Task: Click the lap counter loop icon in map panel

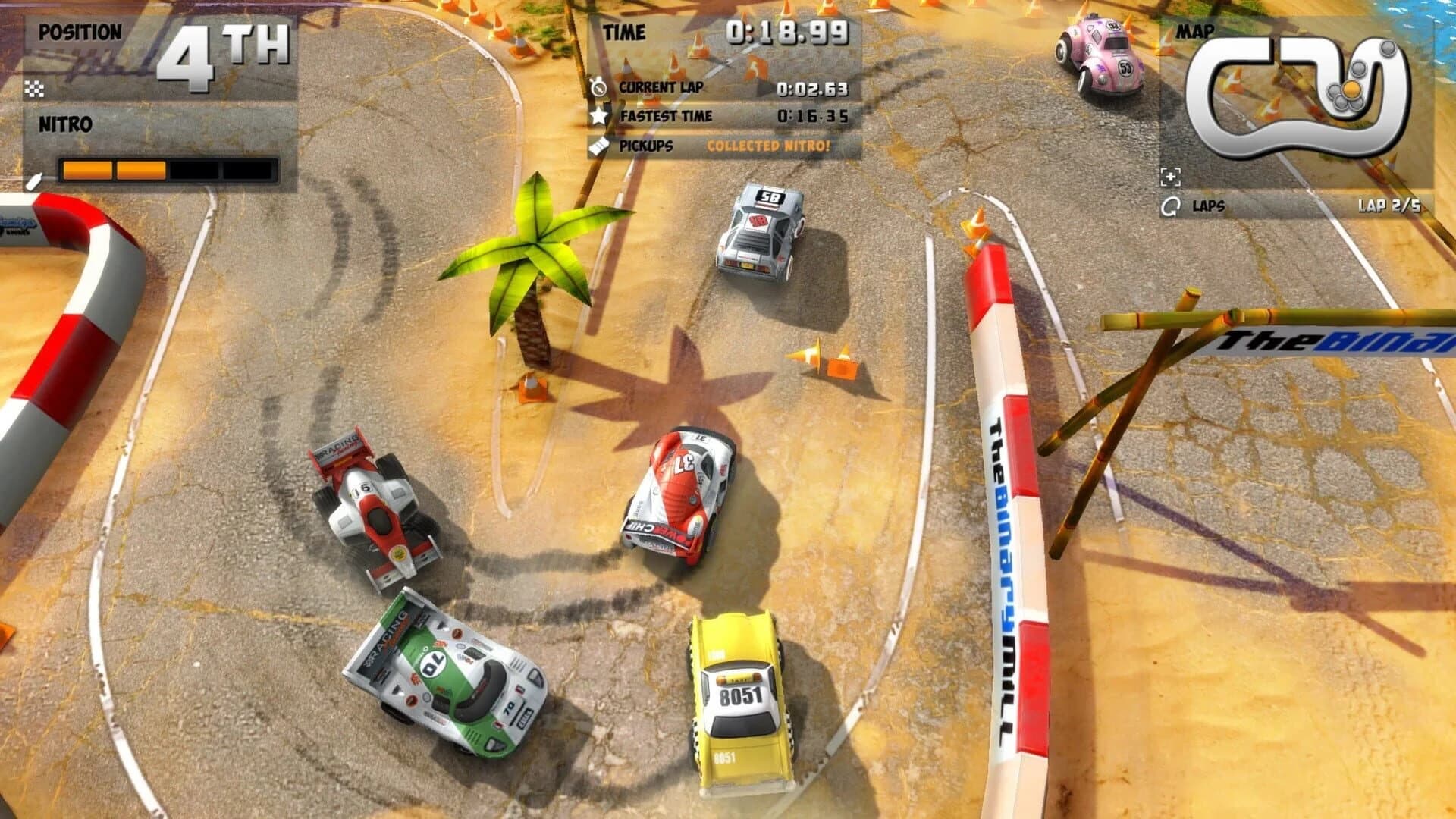Action: coord(1172,206)
